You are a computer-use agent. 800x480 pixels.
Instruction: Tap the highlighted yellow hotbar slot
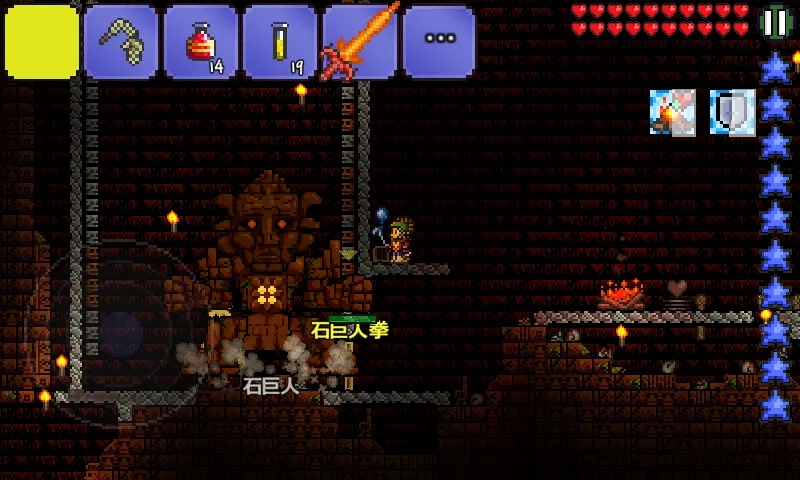coord(41,41)
